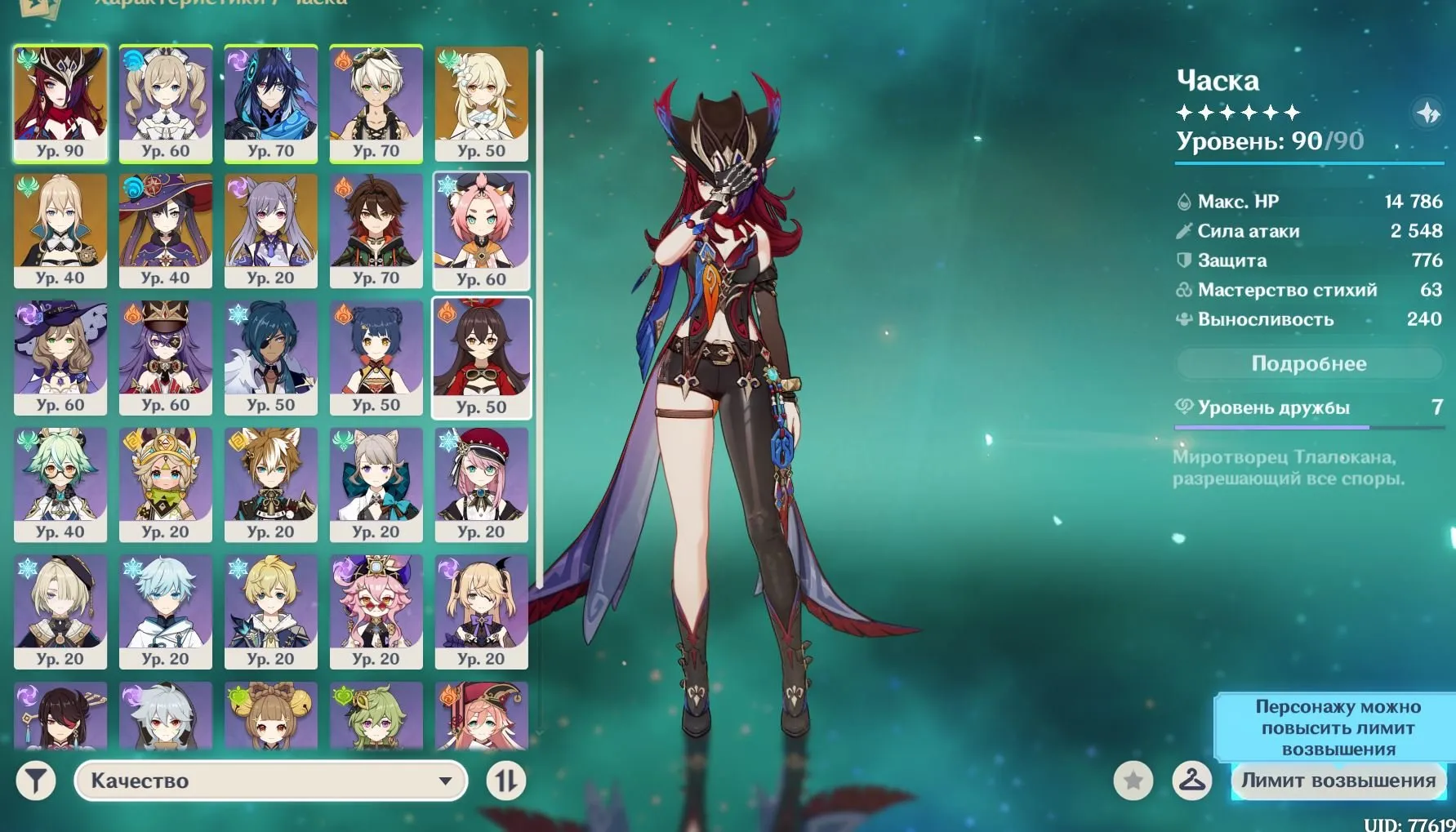Select Mona with the purple witch hat
This screenshot has height=832, width=1456.
pyautogui.click(x=166, y=230)
